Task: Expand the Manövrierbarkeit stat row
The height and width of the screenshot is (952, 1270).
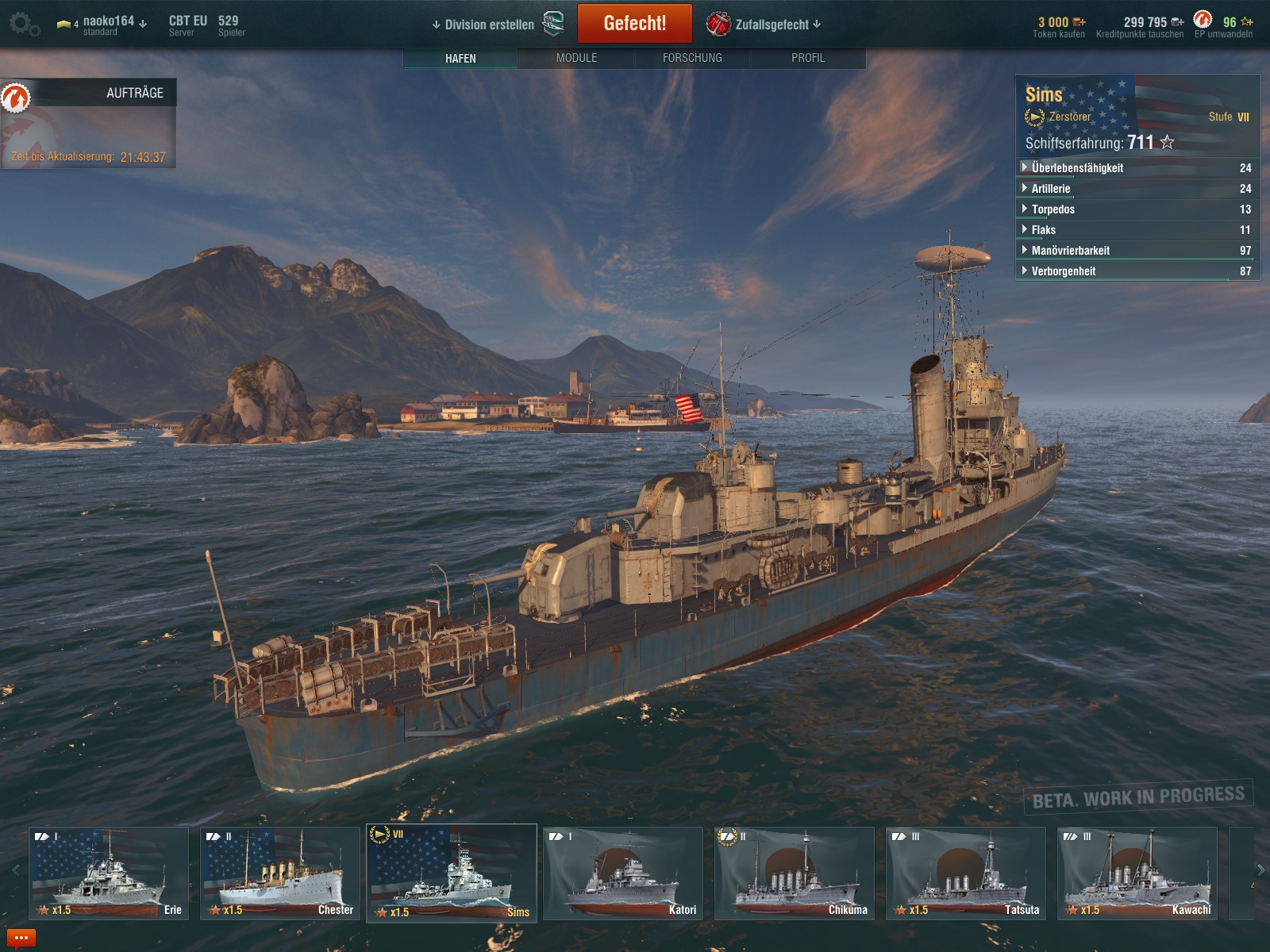Action: click(1070, 251)
